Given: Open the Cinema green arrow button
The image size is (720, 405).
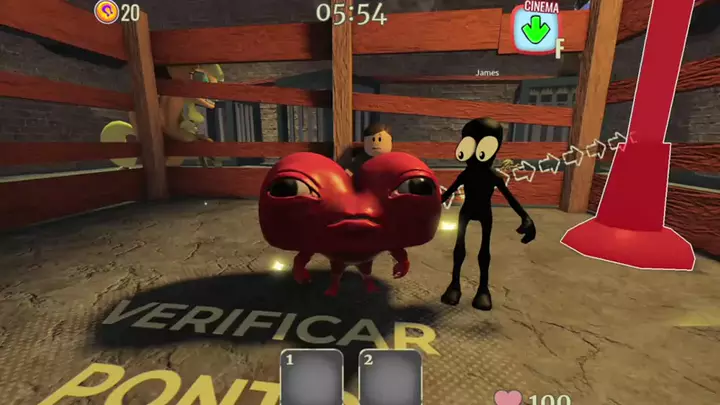Looking at the screenshot, I should click(x=536, y=30).
